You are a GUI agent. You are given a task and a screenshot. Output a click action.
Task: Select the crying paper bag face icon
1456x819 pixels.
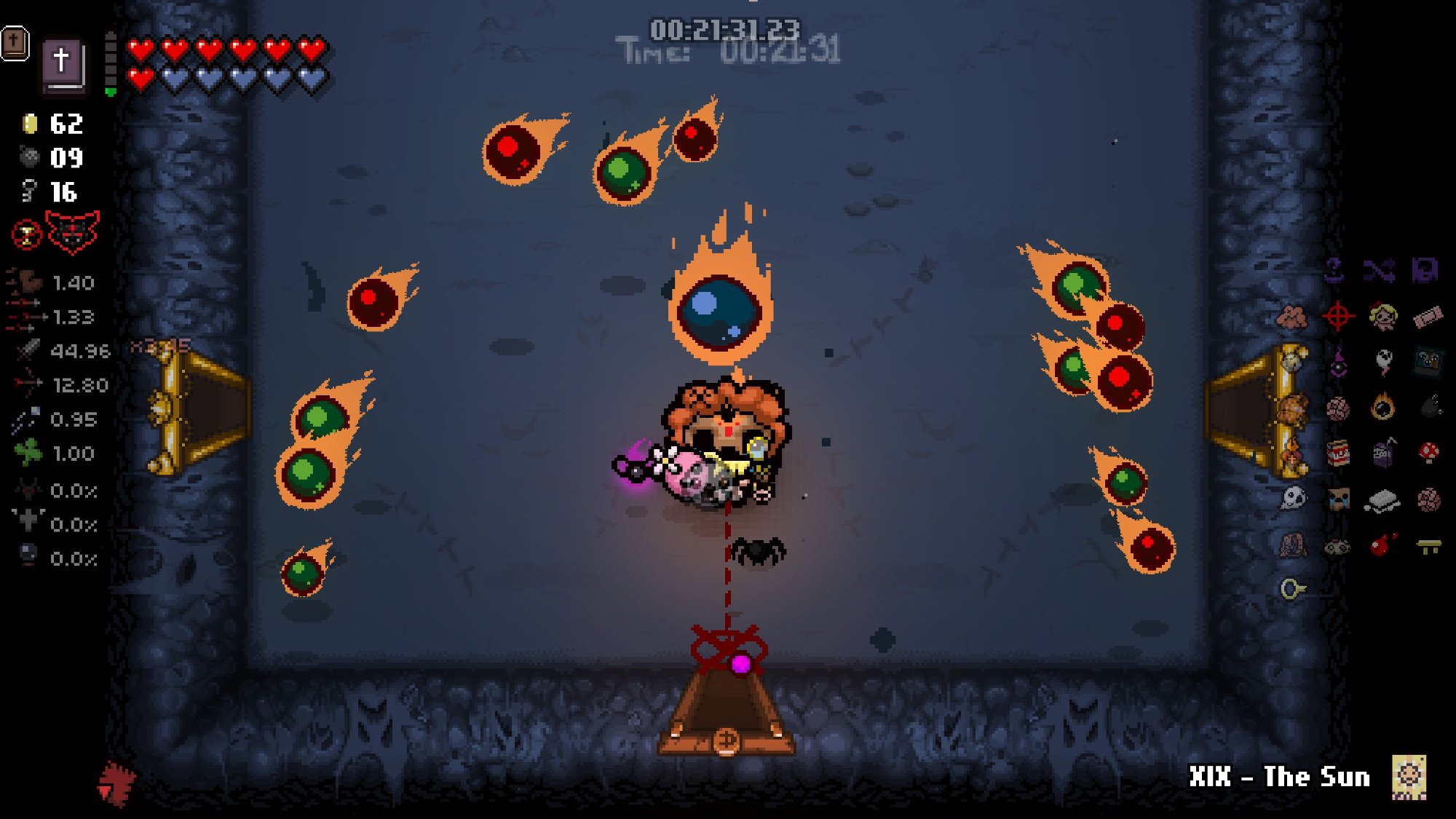tap(1338, 499)
